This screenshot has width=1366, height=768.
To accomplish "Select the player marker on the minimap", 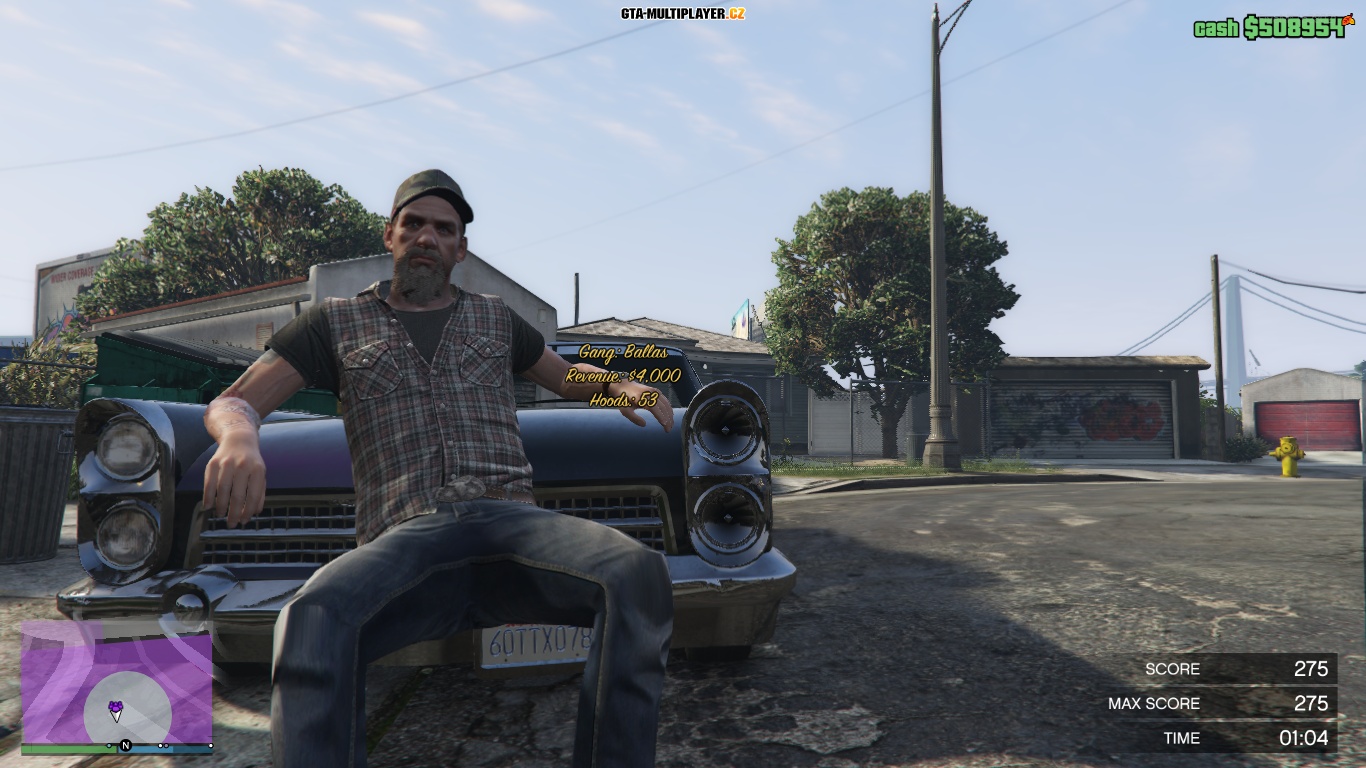I will [x=116, y=710].
